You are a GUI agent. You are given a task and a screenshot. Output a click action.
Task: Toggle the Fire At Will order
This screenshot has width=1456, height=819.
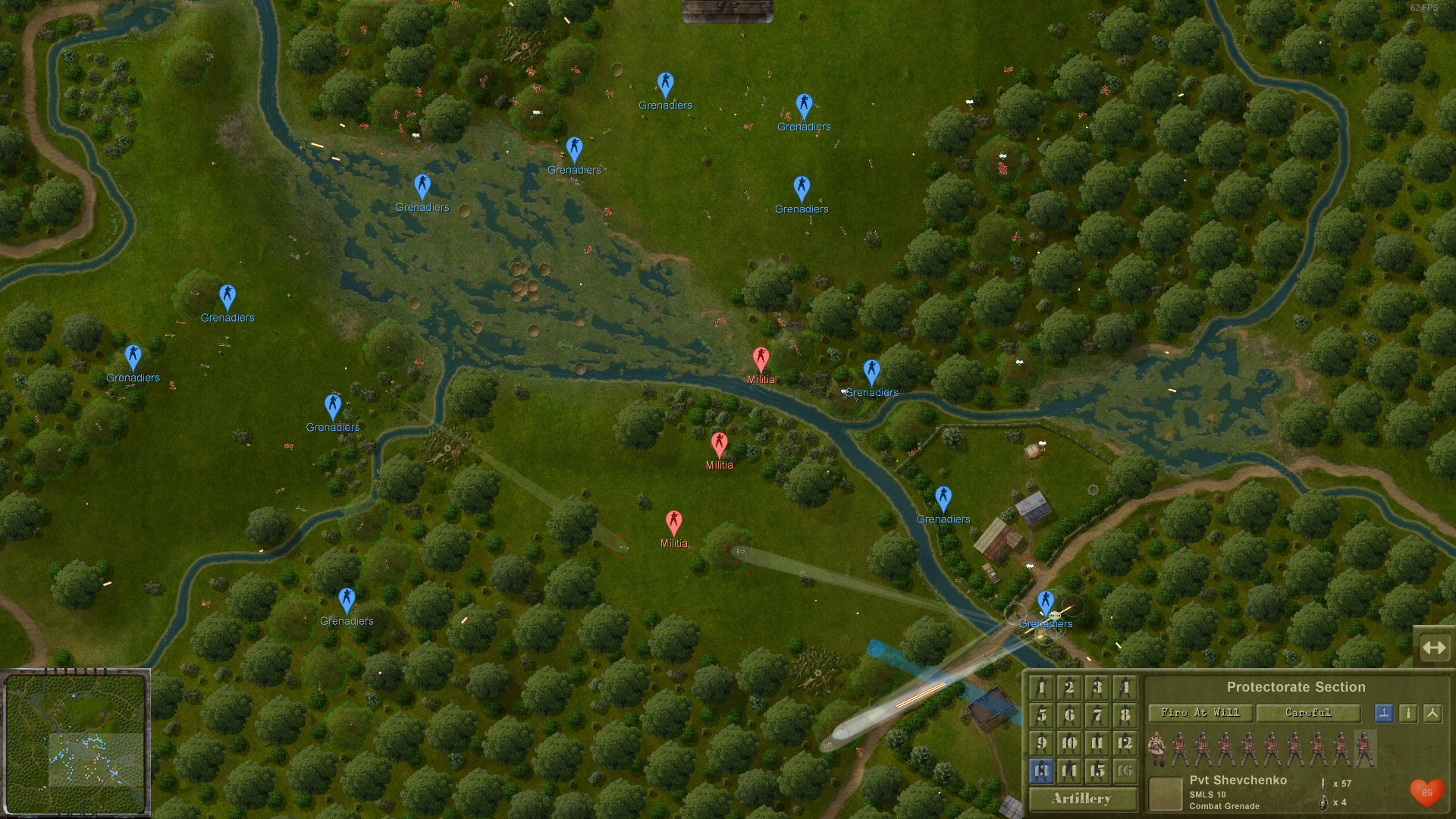(1200, 713)
